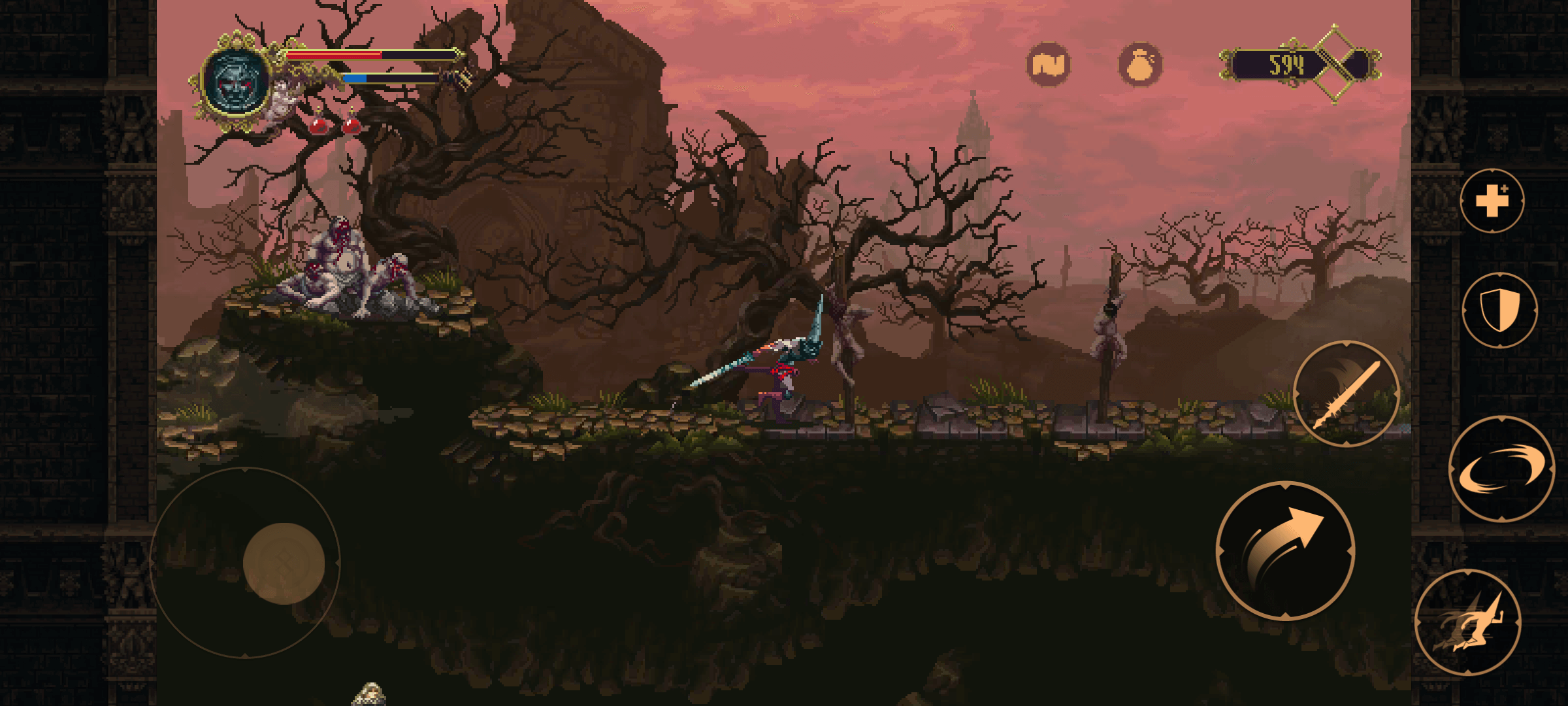Open the map icon
The image size is (1568, 706).
point(1049,64)
